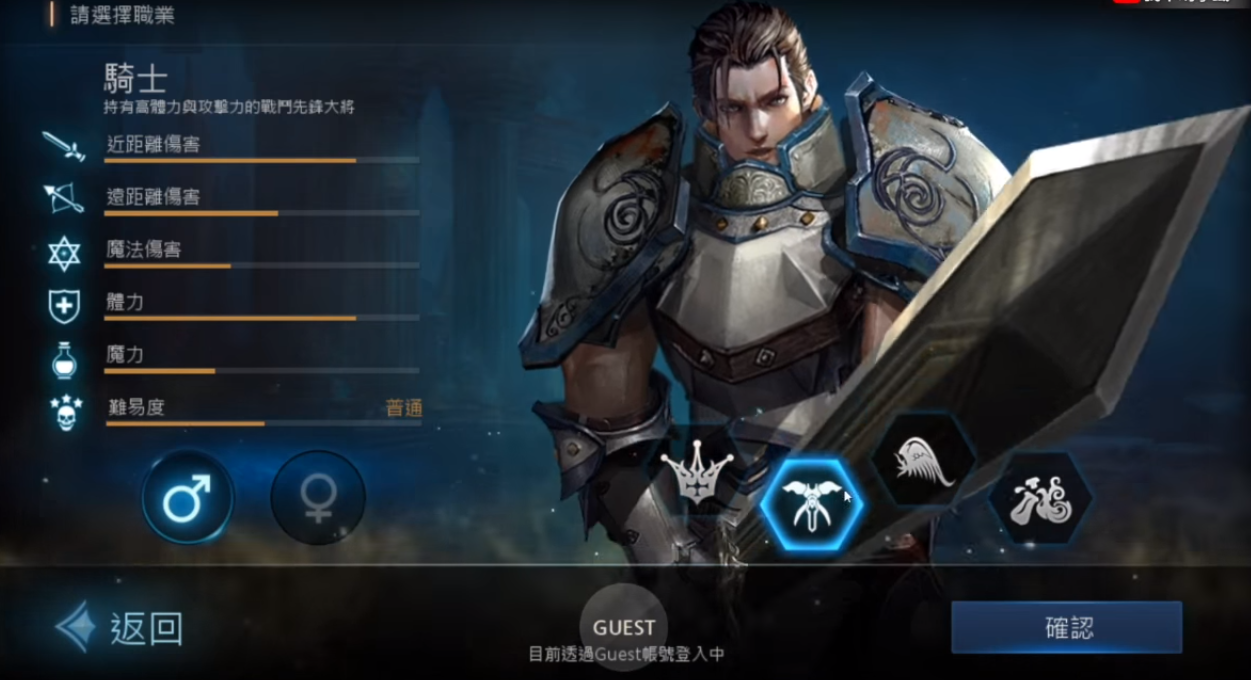
Task: Choose the female gender symbol
Action: click(318, 497)
